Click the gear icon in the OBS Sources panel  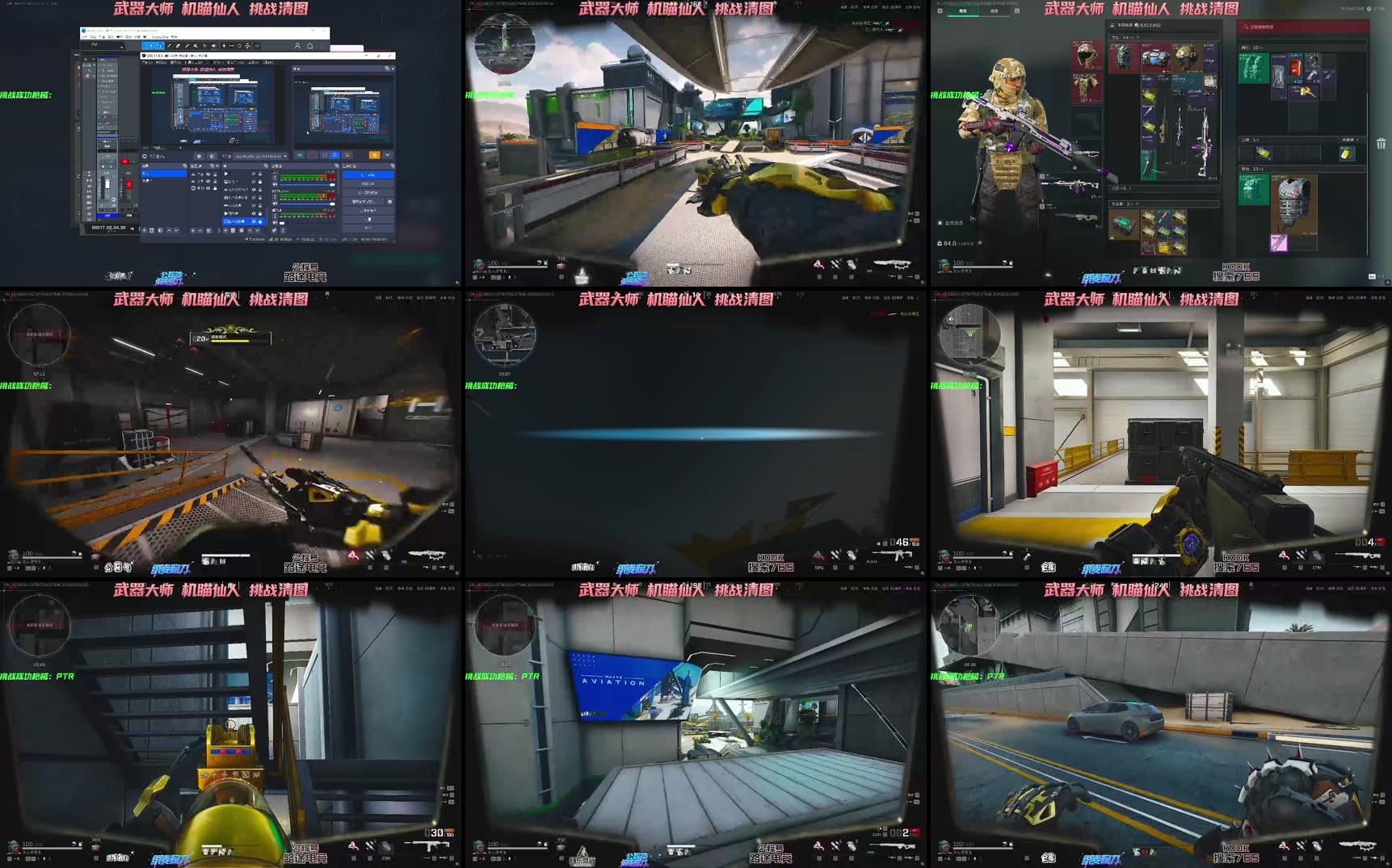click(241, 230)
